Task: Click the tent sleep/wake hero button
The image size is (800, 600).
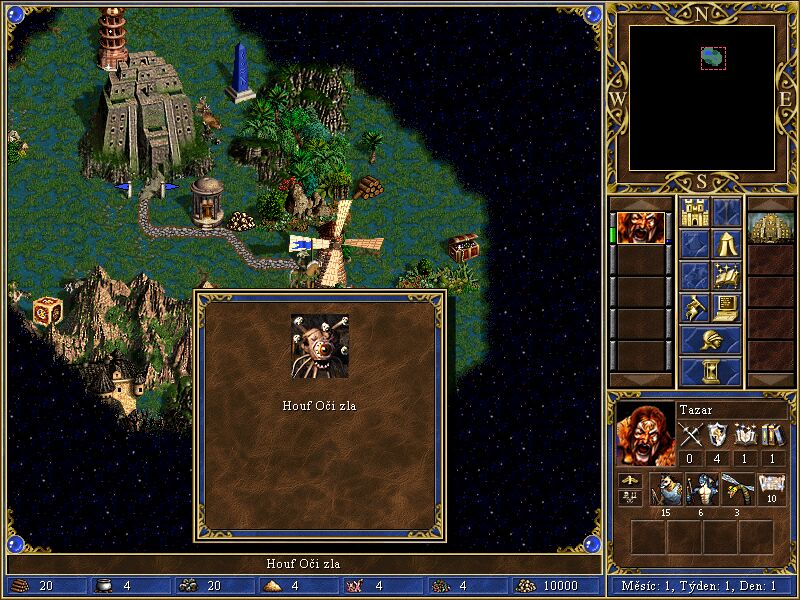Action: click(x=727, y=244)
